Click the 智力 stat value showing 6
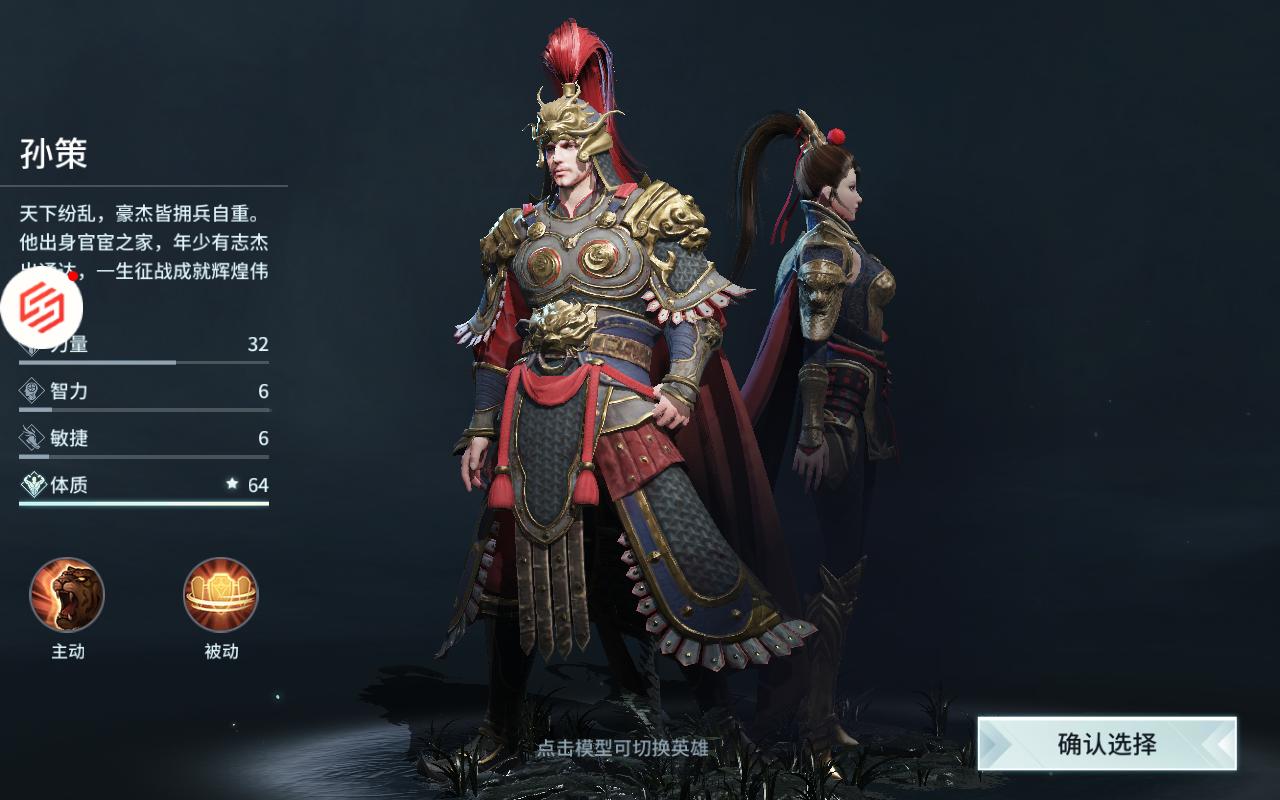 click(x=264, y=392)
